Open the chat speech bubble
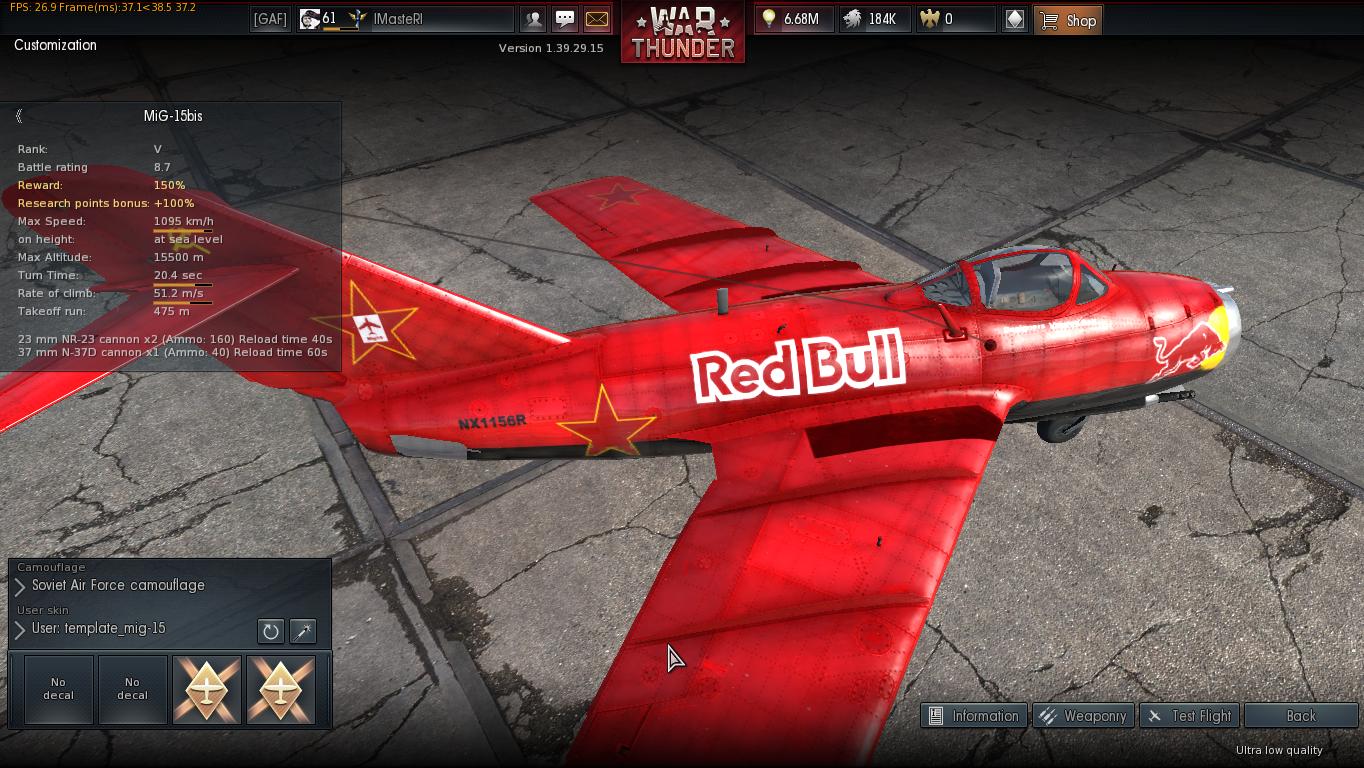The width and height of the screenshot is (1364, 768). coord(565,19)
